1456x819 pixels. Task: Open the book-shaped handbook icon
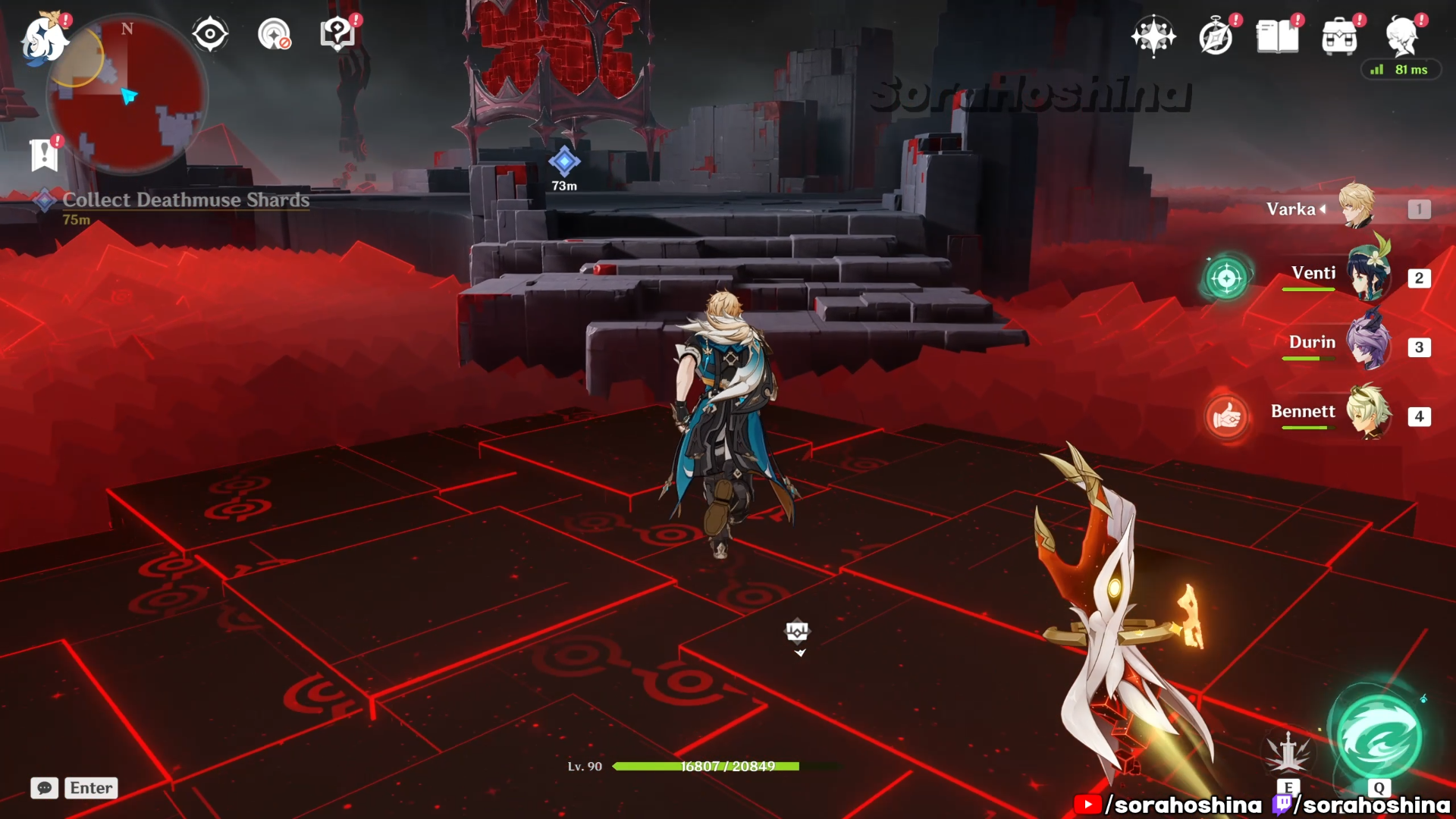pyautogui.click(x=1277, y=36)
